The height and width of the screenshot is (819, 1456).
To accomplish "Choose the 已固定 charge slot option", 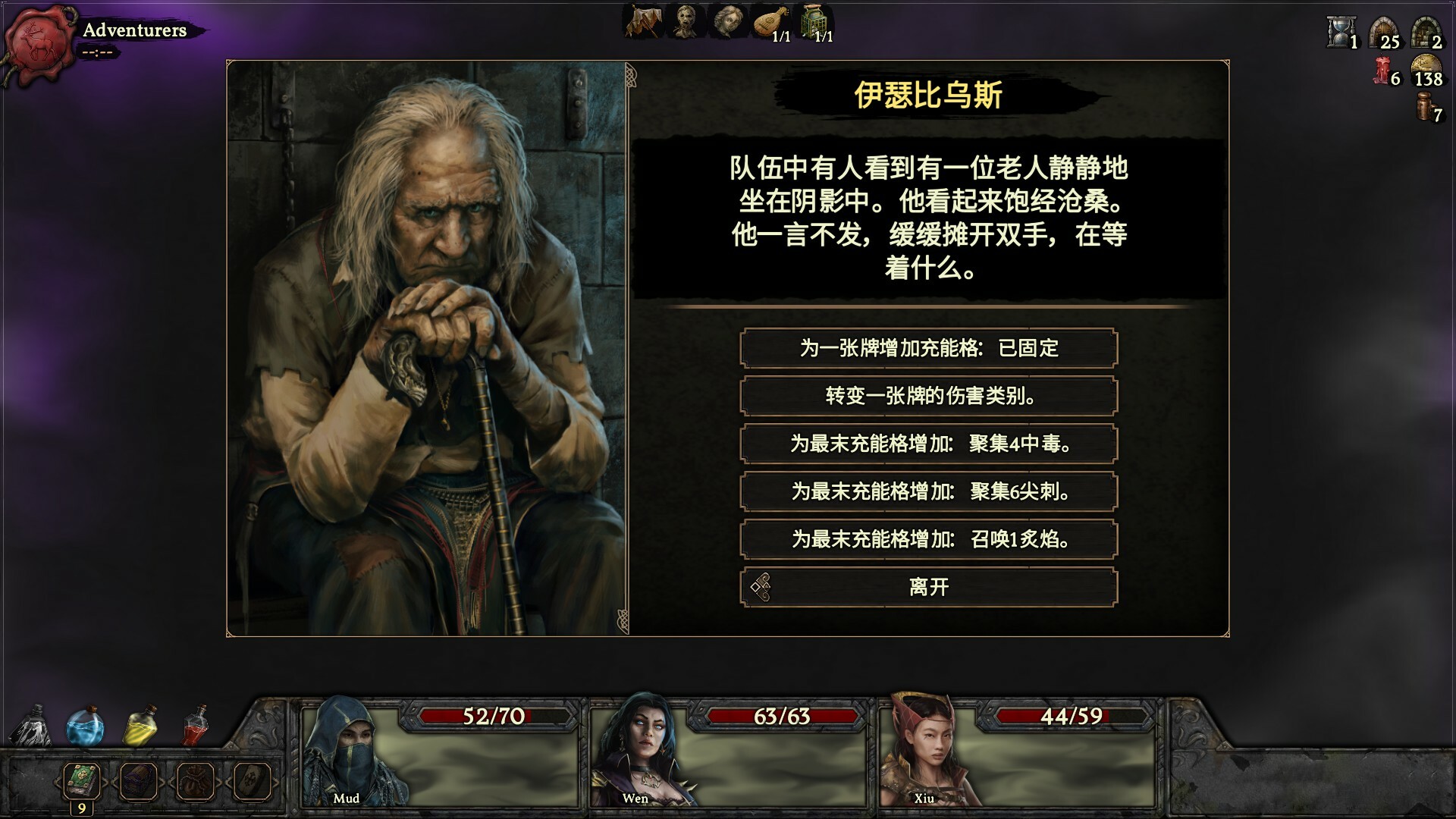I will point(929,349).
